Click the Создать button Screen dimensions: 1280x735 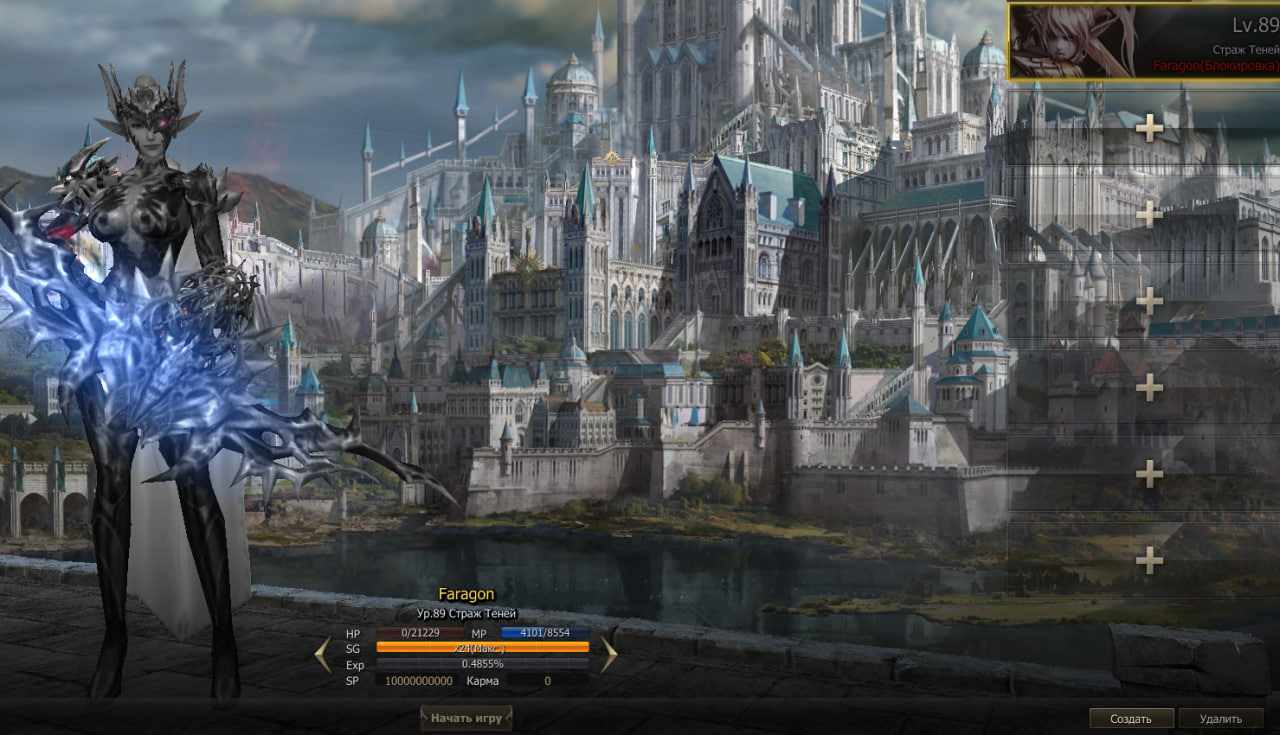[x=1131, y=718]
